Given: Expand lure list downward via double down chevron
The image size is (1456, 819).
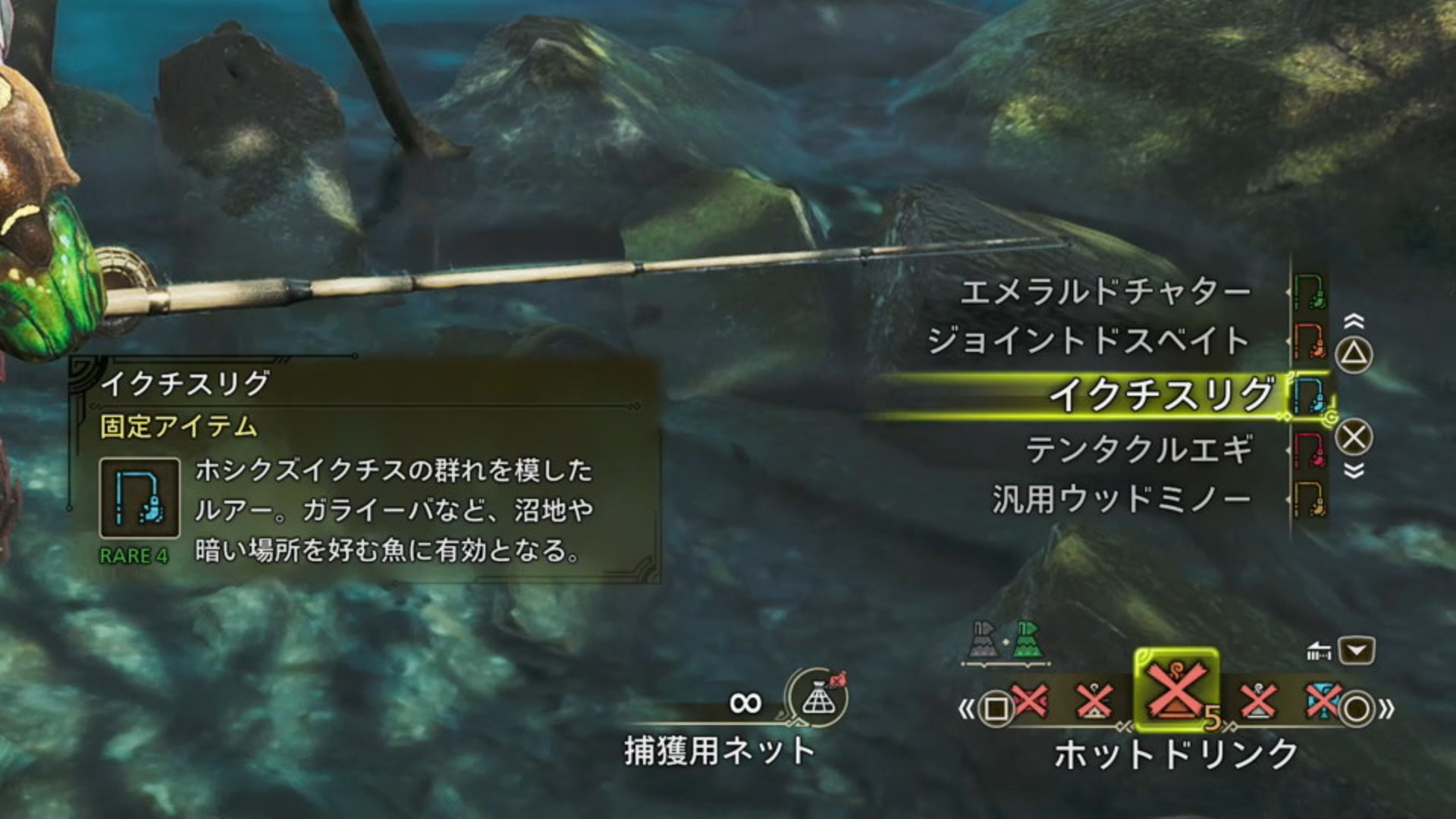Looking at the screenshot, I should (1354, 469).
